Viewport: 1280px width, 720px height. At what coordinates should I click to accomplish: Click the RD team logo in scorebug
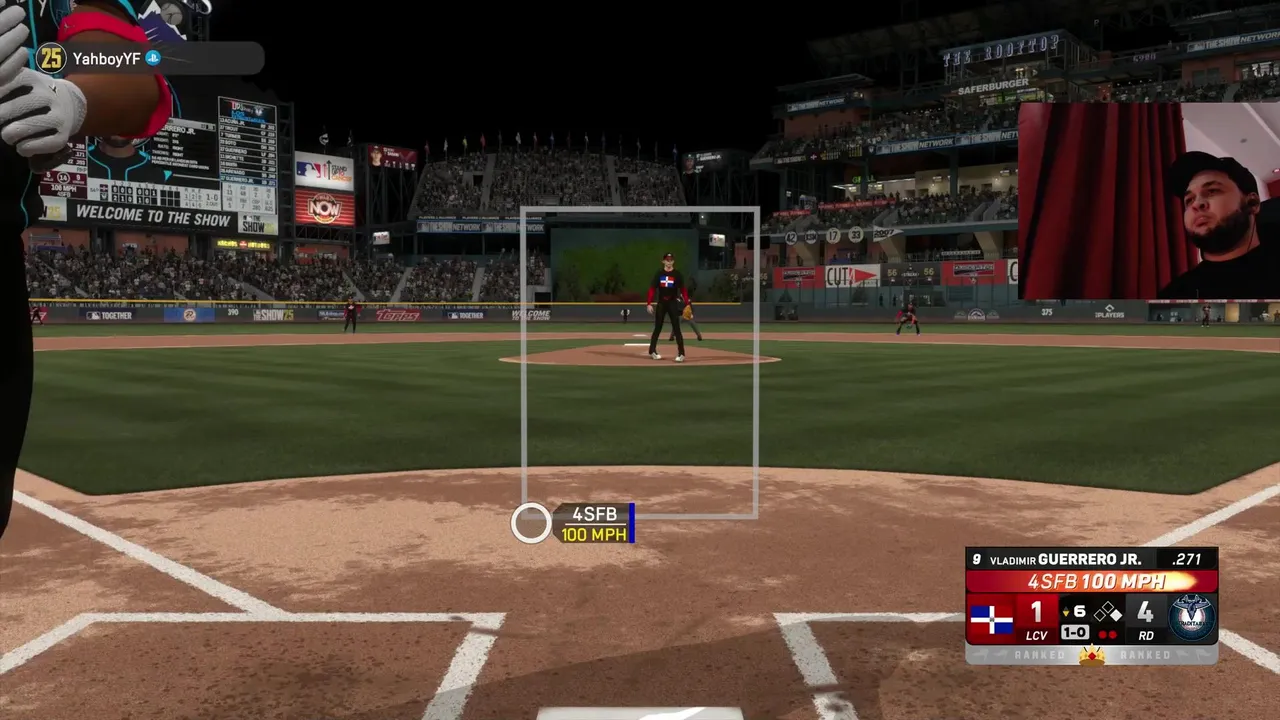1191,617
